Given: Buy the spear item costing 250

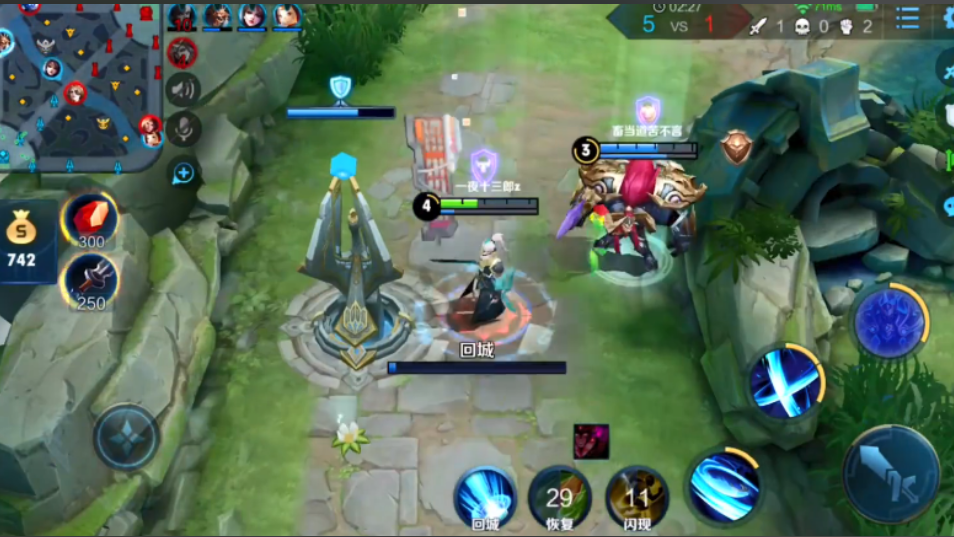Looking at the screenshot, I should click(90, 281).
